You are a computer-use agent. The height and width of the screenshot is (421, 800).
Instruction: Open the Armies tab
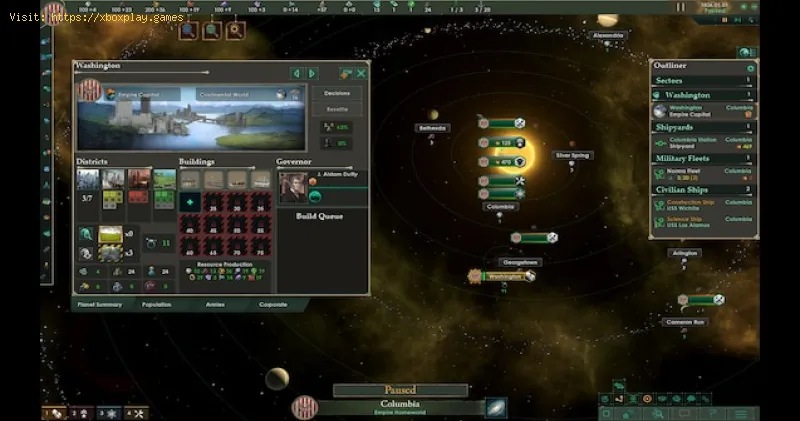[216, 304]
